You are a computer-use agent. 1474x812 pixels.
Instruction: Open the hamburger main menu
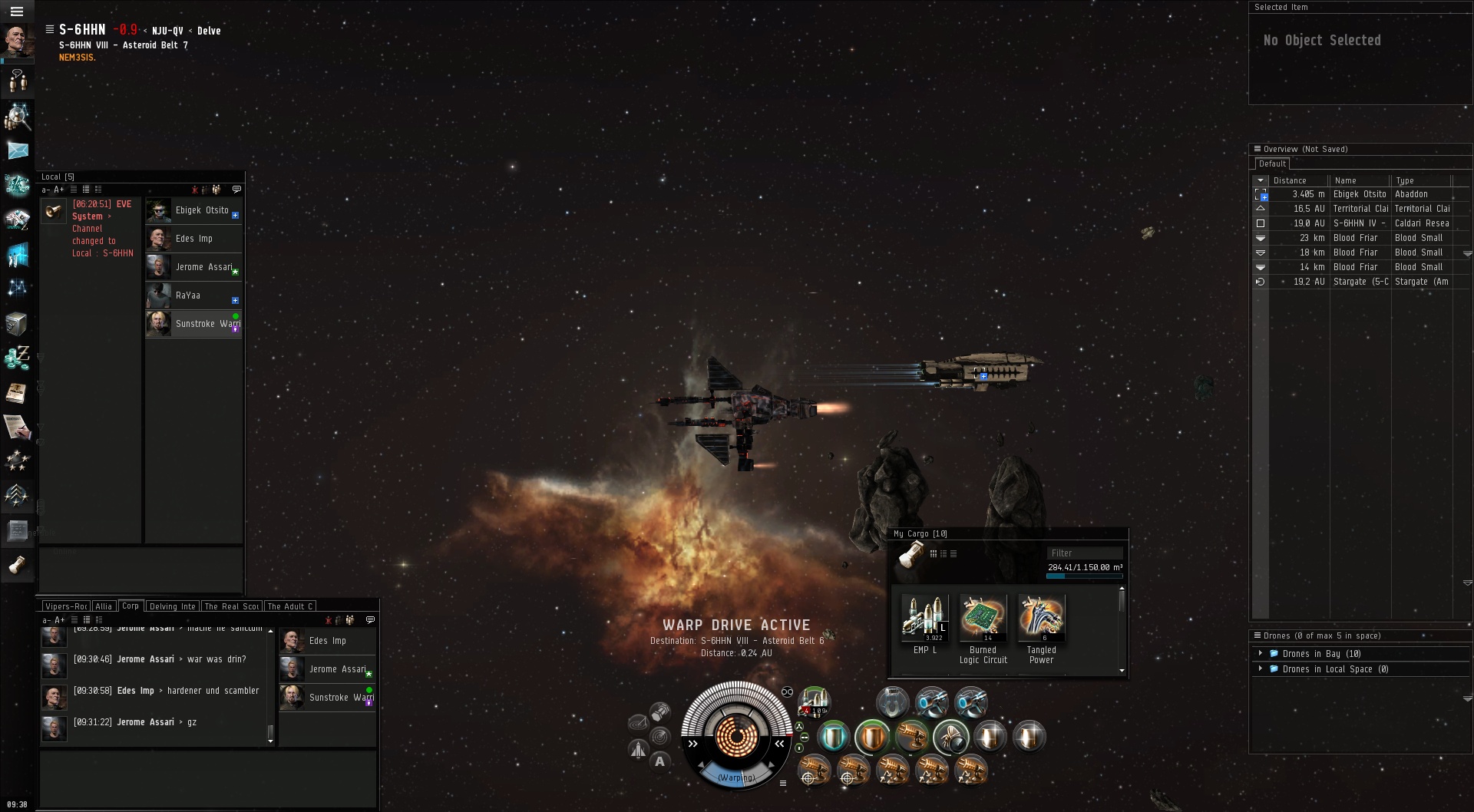tap(17, 12)
